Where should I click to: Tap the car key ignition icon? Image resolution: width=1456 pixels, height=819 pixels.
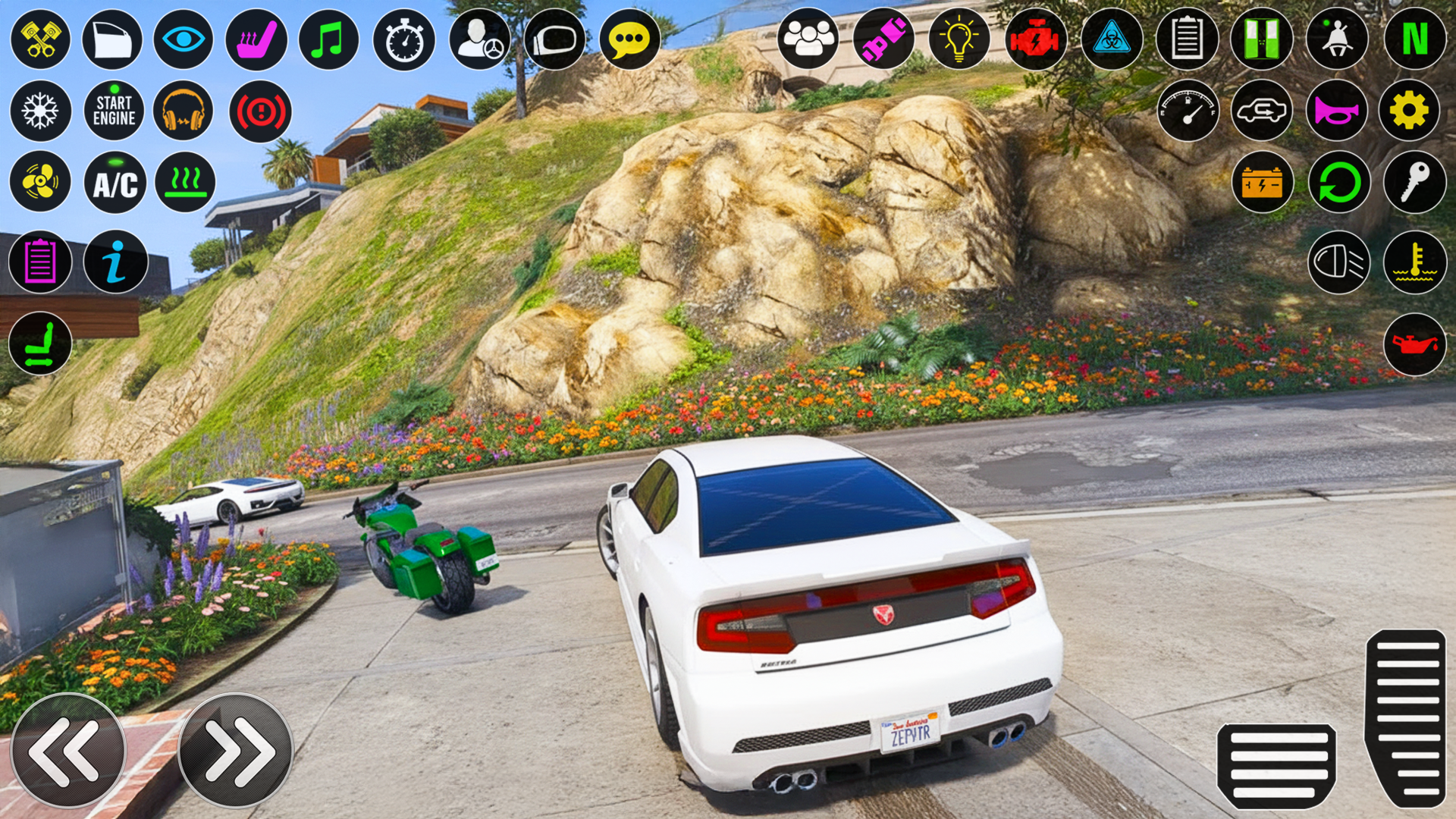click(1414, 182)
